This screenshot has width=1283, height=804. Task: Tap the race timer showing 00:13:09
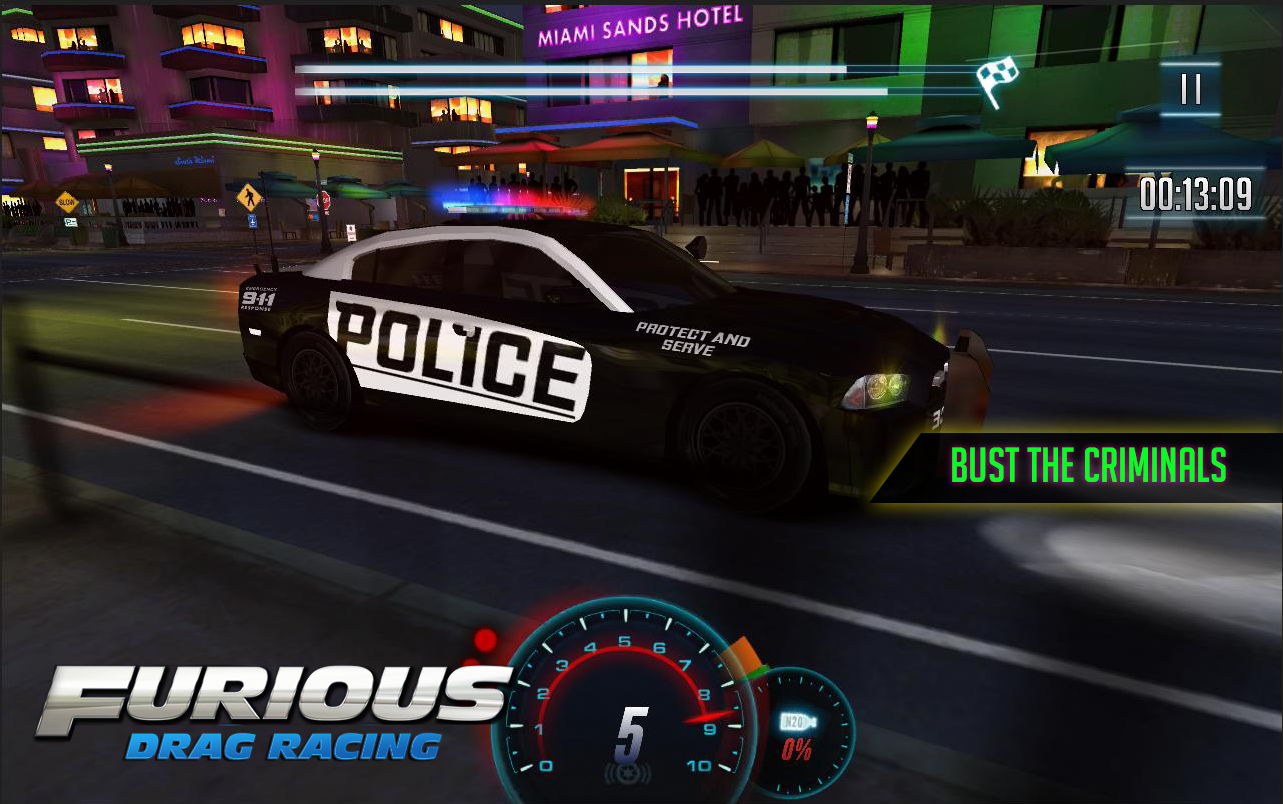click(1197, 194)
